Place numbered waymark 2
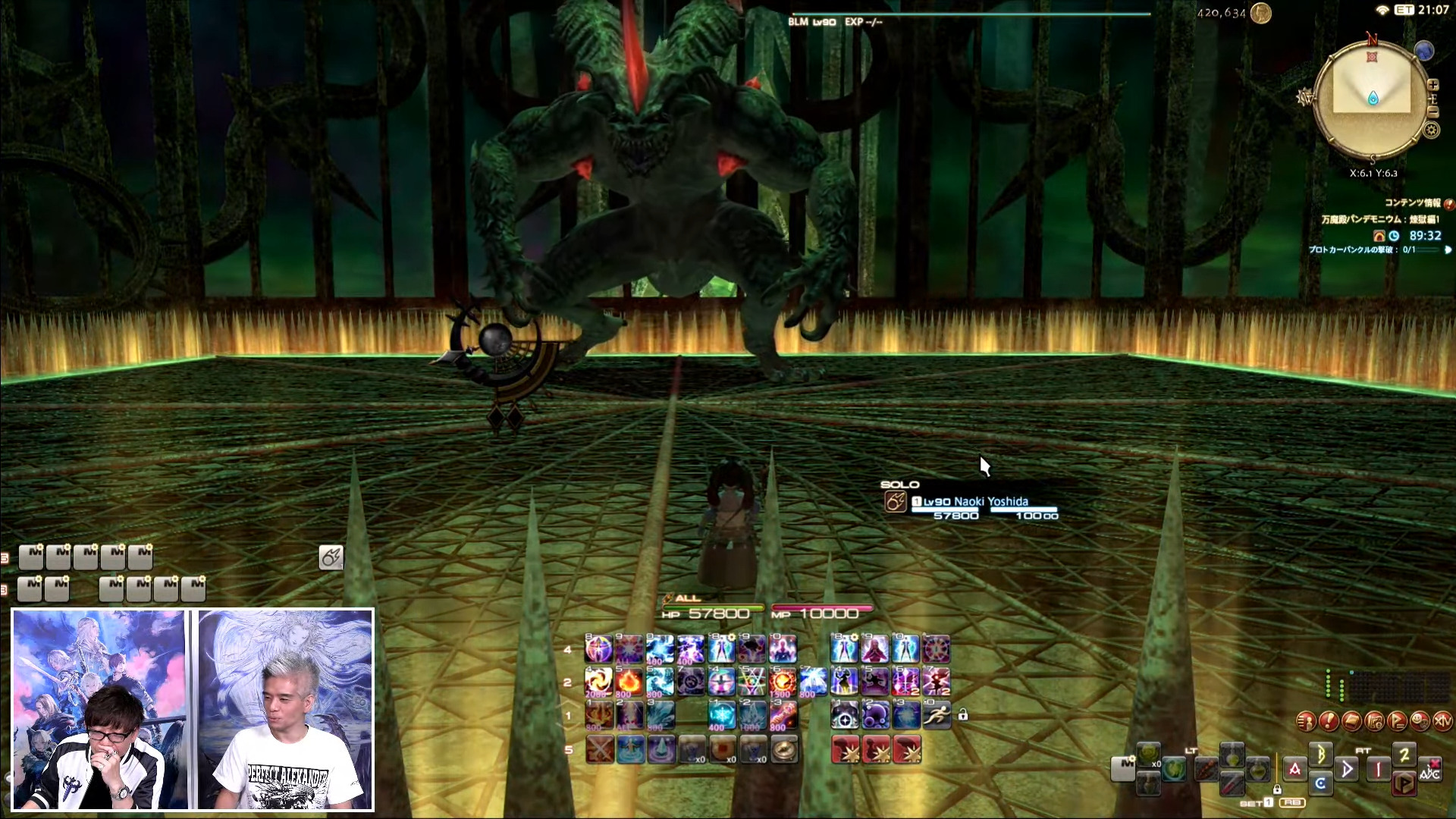Screen dimensions: 1456x819 1404,755
